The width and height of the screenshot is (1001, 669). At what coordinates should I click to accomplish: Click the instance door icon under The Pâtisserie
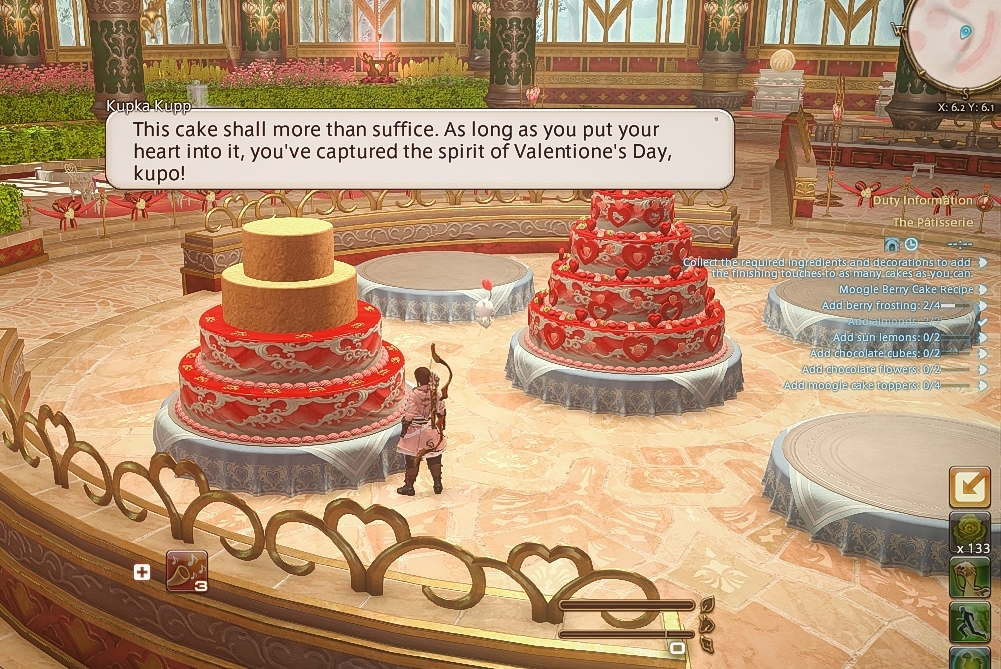(x=892, y=244)
